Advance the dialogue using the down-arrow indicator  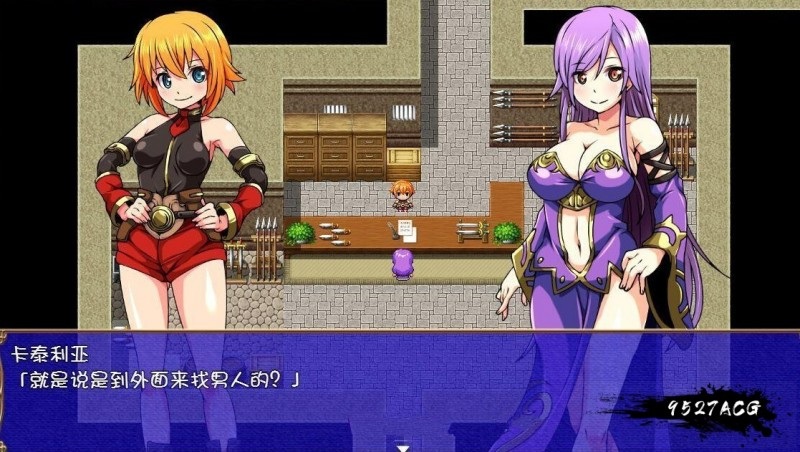[402, 446]
